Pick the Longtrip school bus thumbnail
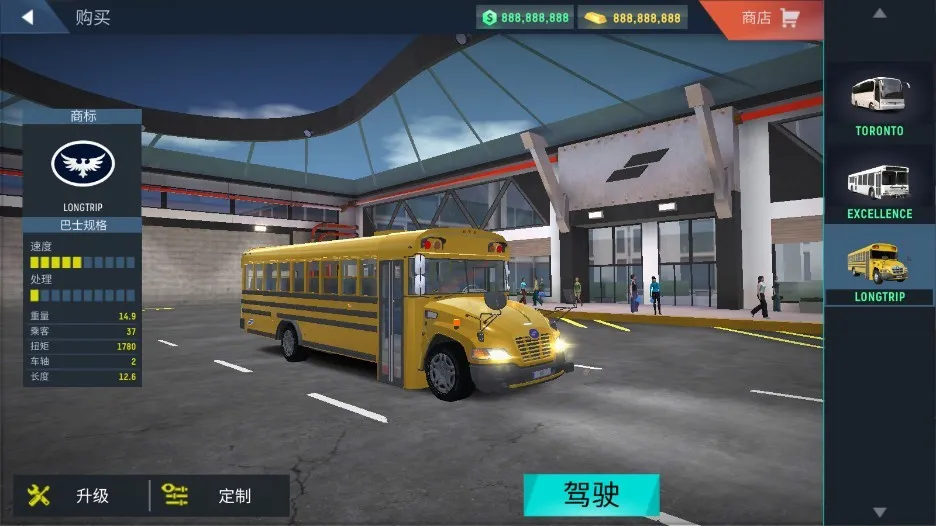Viewport: 936px width, 526px height. tap(879, 268)
